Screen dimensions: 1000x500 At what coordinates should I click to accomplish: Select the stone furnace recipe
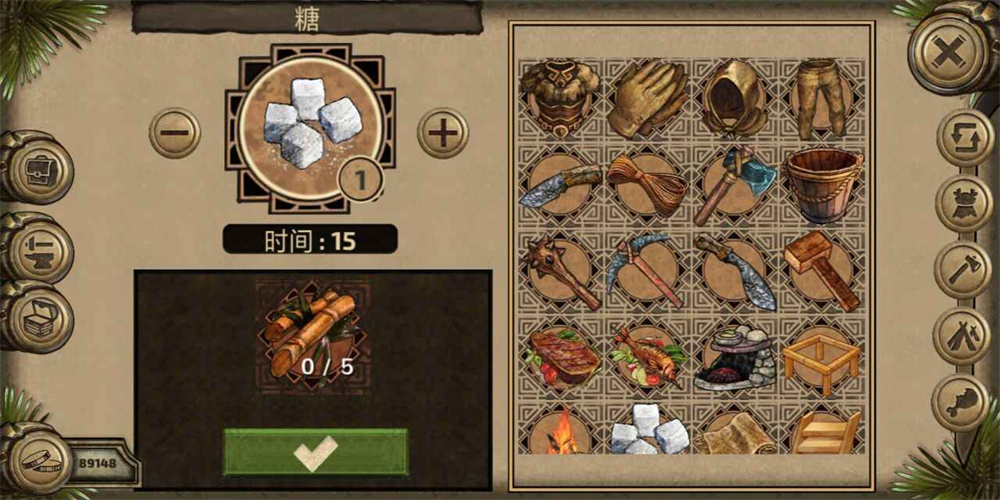(x=735, y=357)
